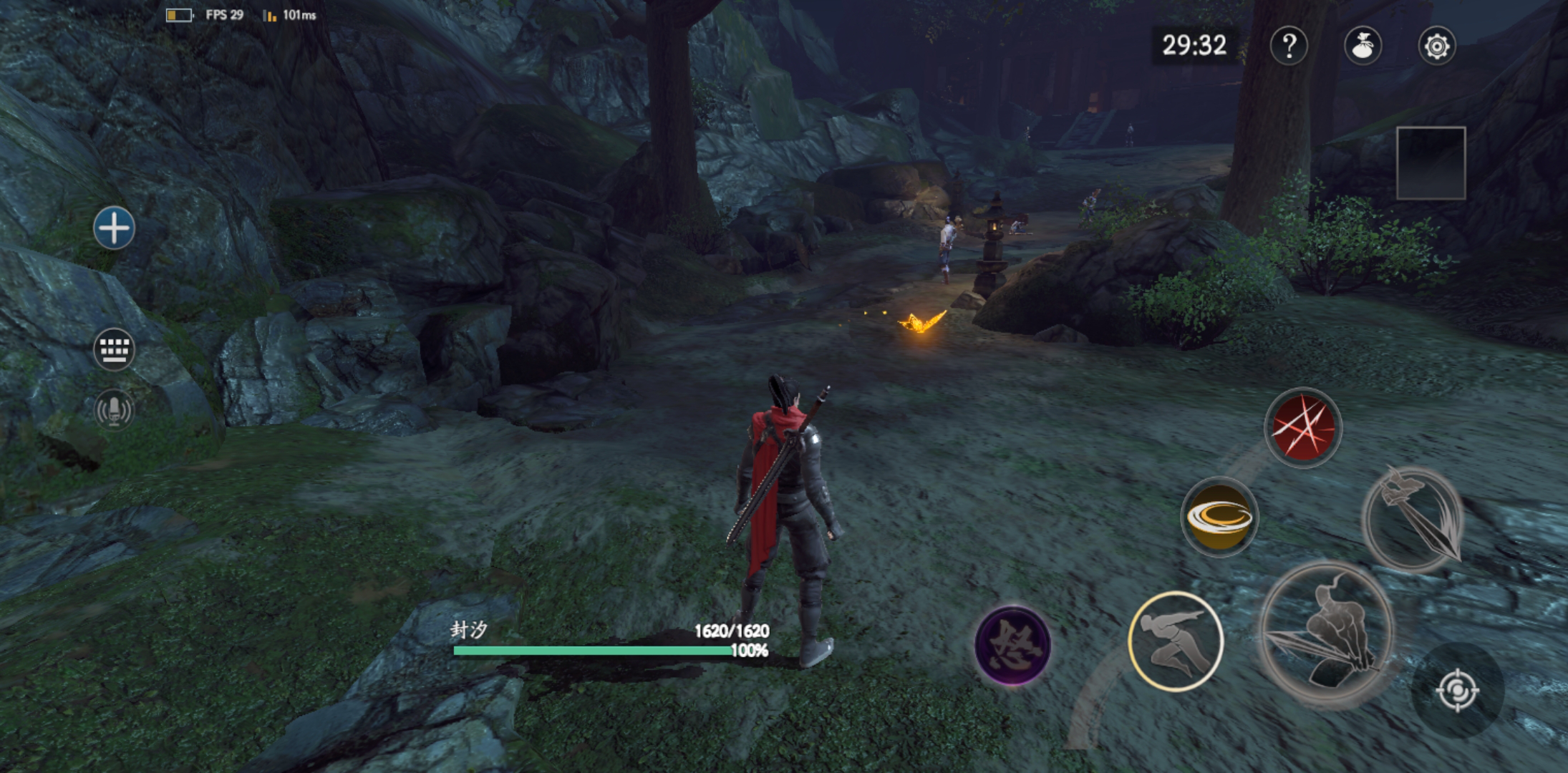1568x773 pixels.
Task: Trigger the purple rage ultimate
Action: pos(1012,644)
